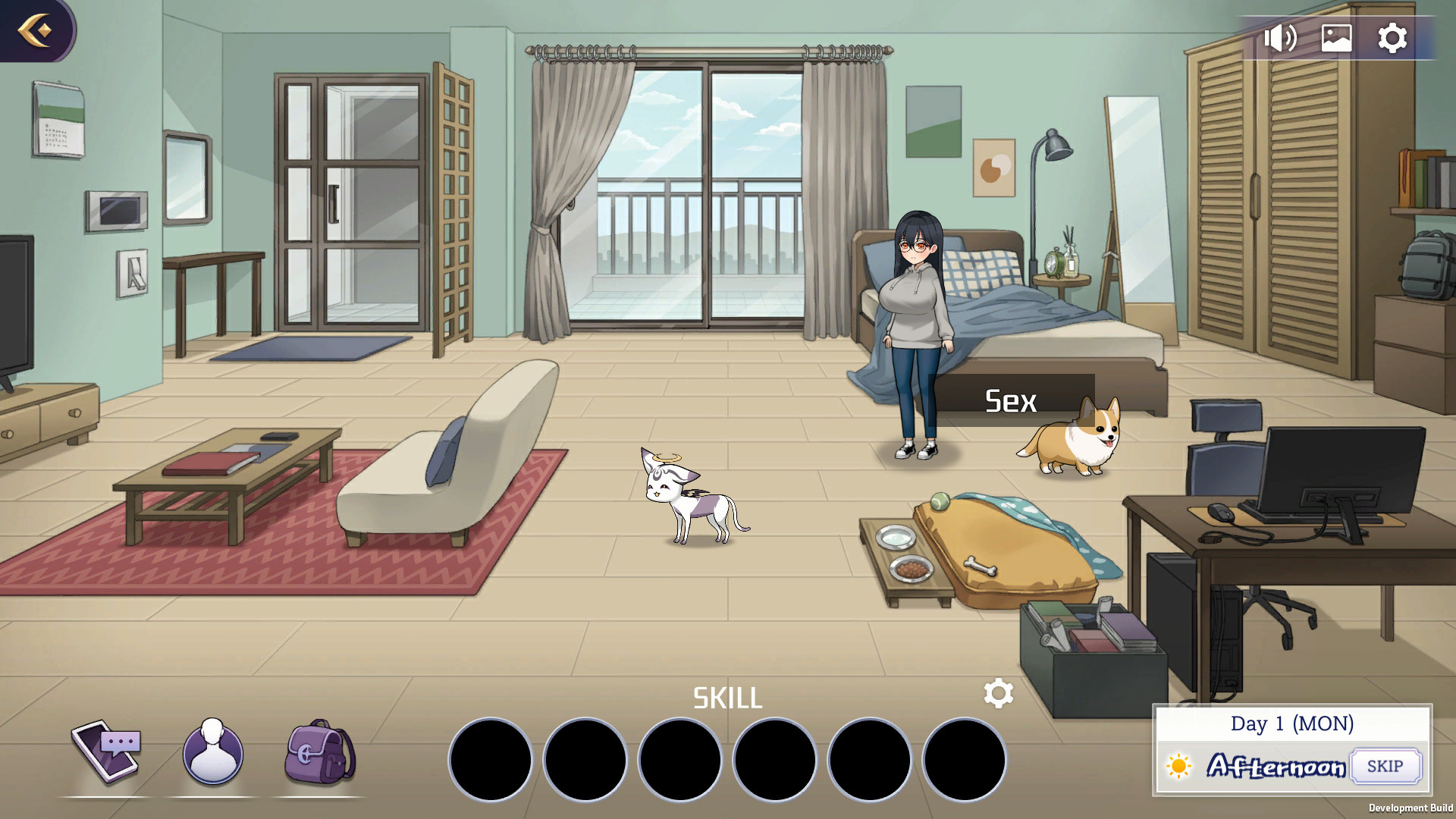Open the gallery icon top-right

1336,36
